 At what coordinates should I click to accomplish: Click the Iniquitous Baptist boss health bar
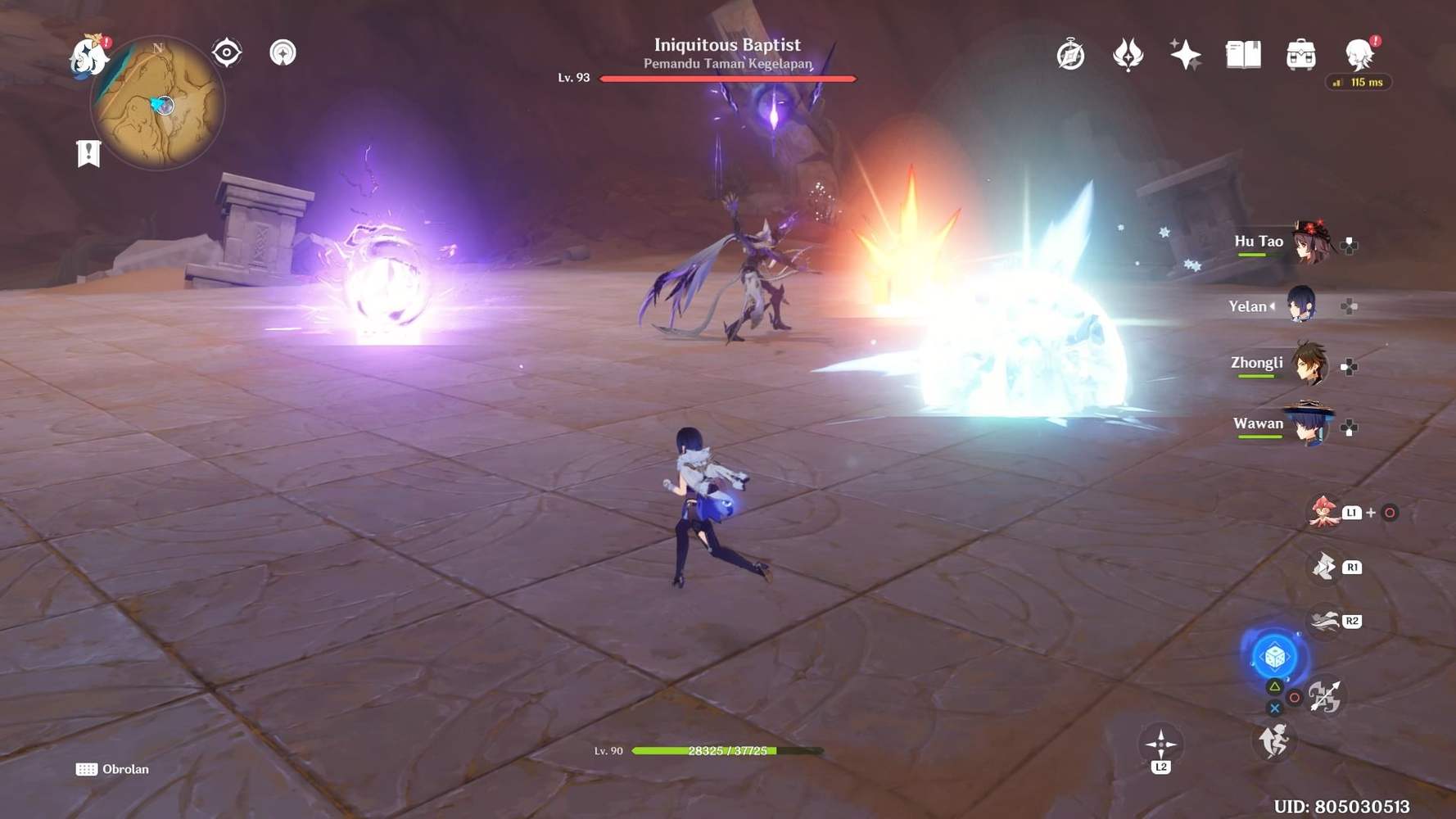pos(727,79)
